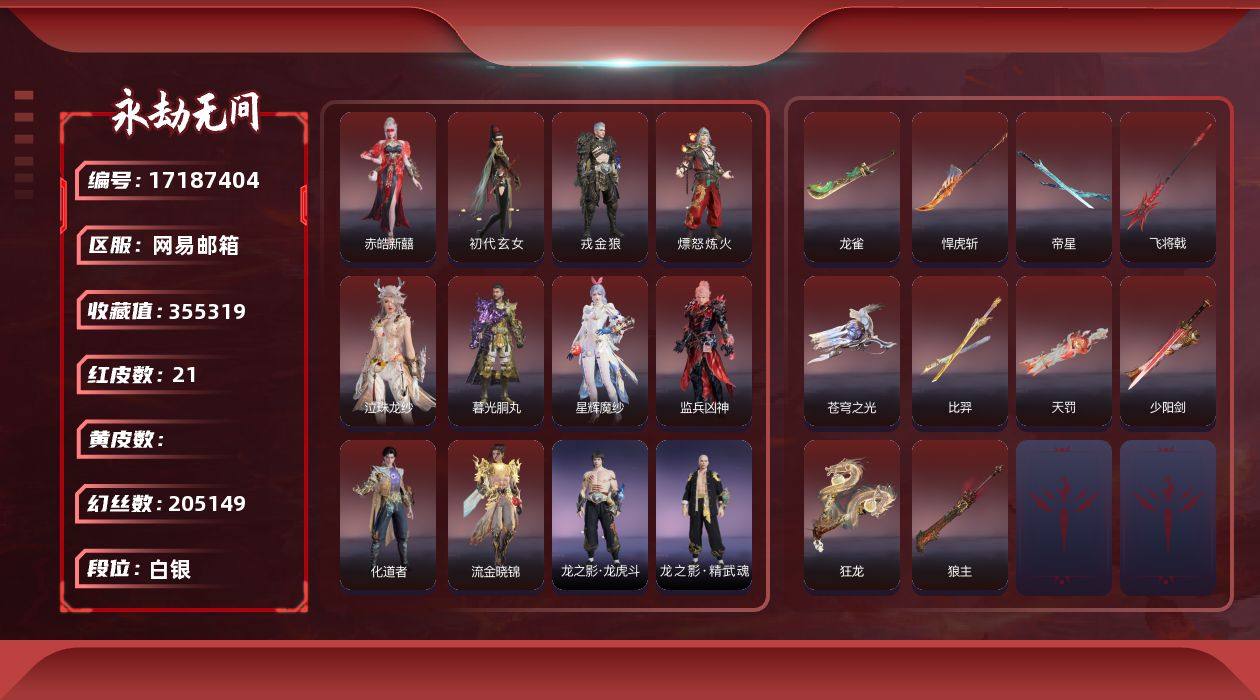The height and width of the screenshot is (700, 1260).
Task: Open the 悍虎斩 weapon card
Action: pos(960,187)
